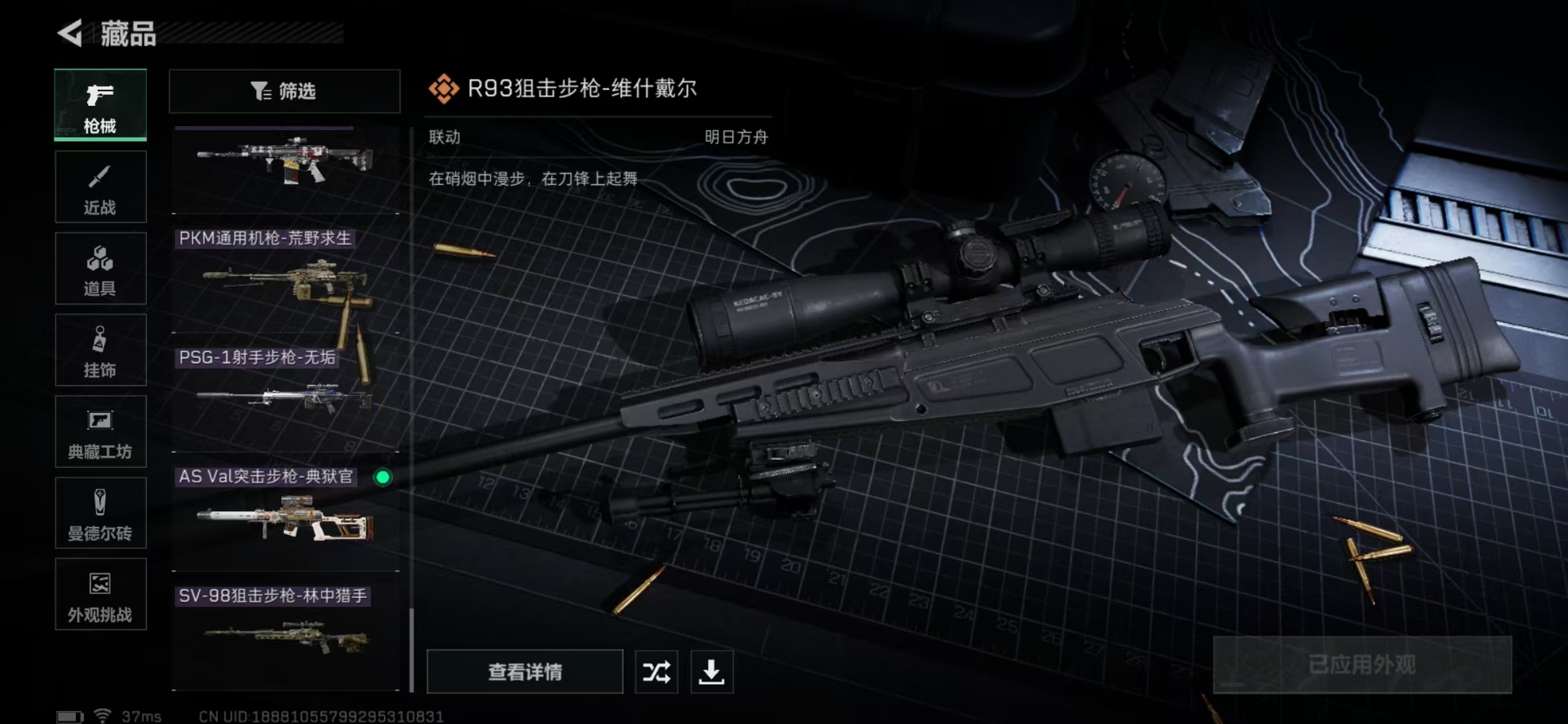
Task: Show the 挂饰 charms category
Action: [x=101, y=351]
